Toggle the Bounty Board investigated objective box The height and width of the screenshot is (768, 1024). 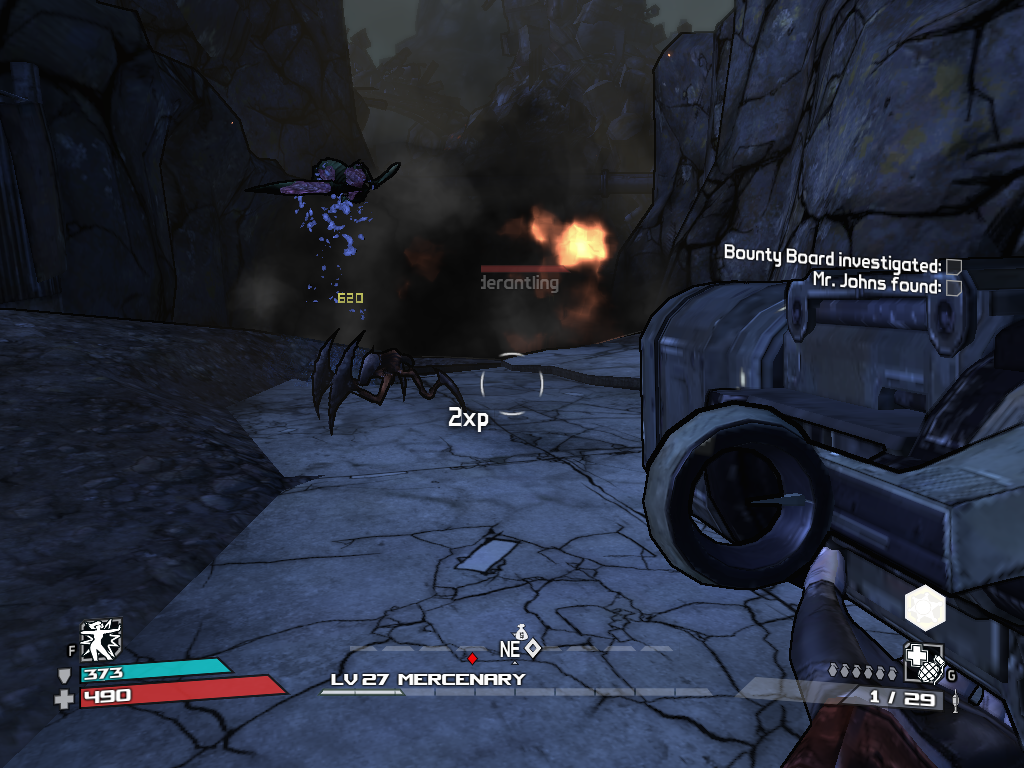pyautogui.click(x=954, y=266)
